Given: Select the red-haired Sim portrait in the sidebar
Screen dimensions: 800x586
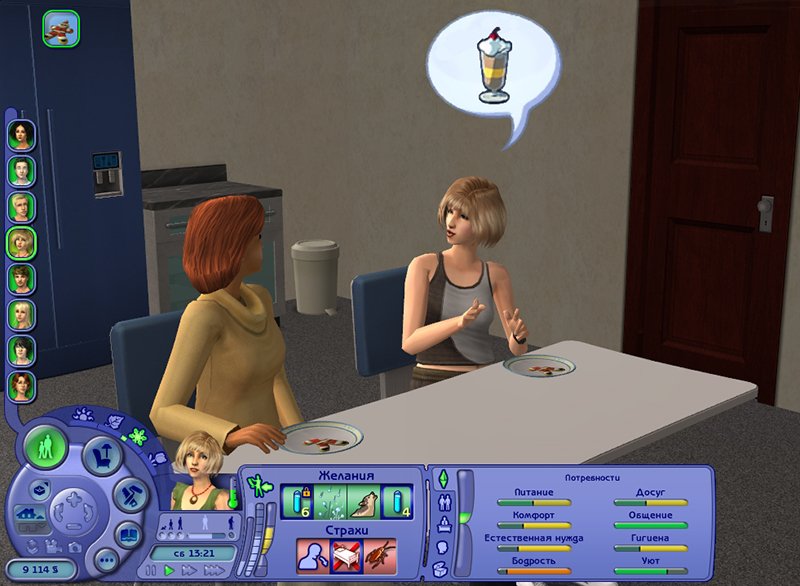Looking at the screenshot, I should (21, 385).
